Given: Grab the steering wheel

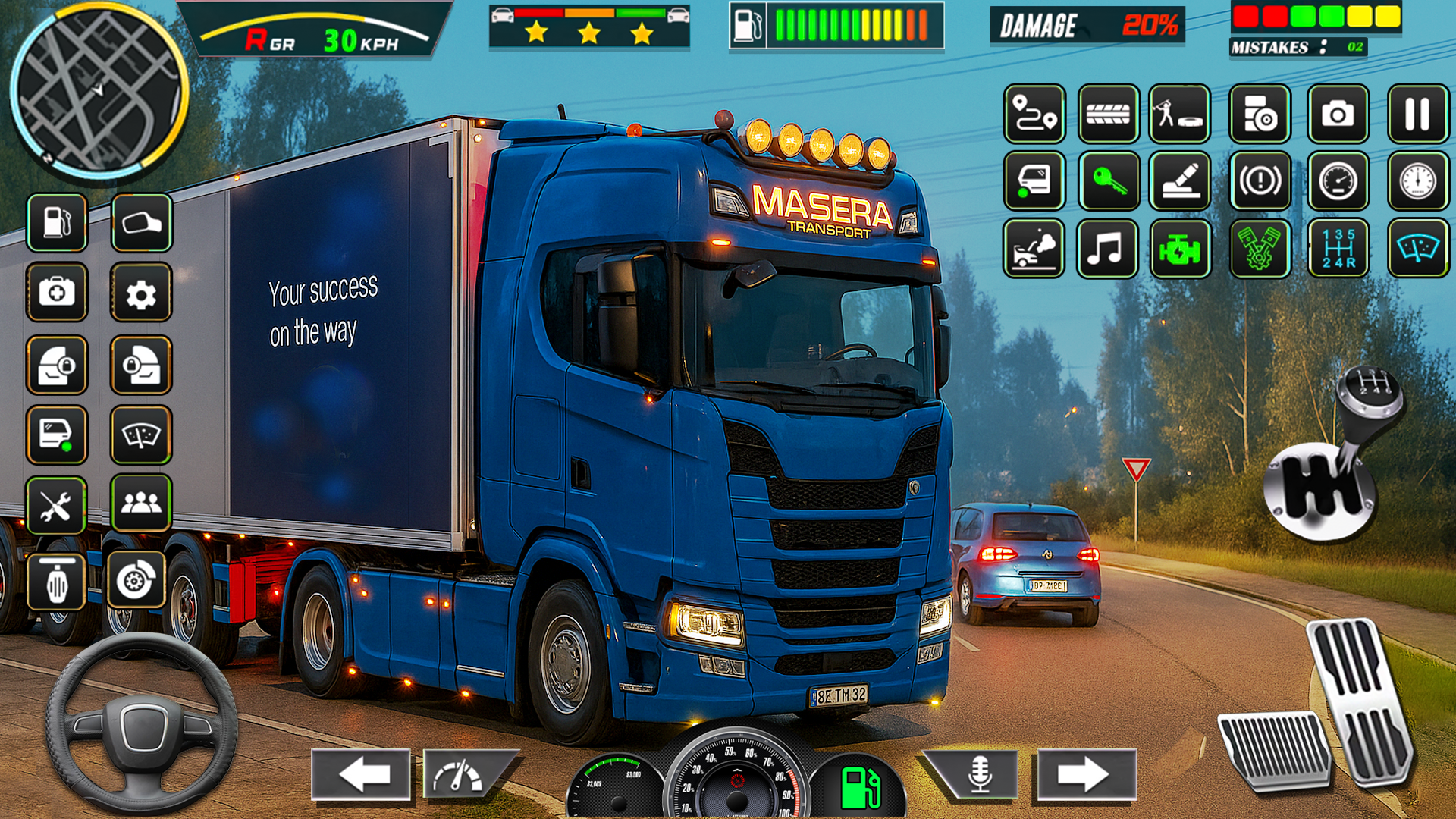Looking at the screenshot, I should tap(140, 728).
